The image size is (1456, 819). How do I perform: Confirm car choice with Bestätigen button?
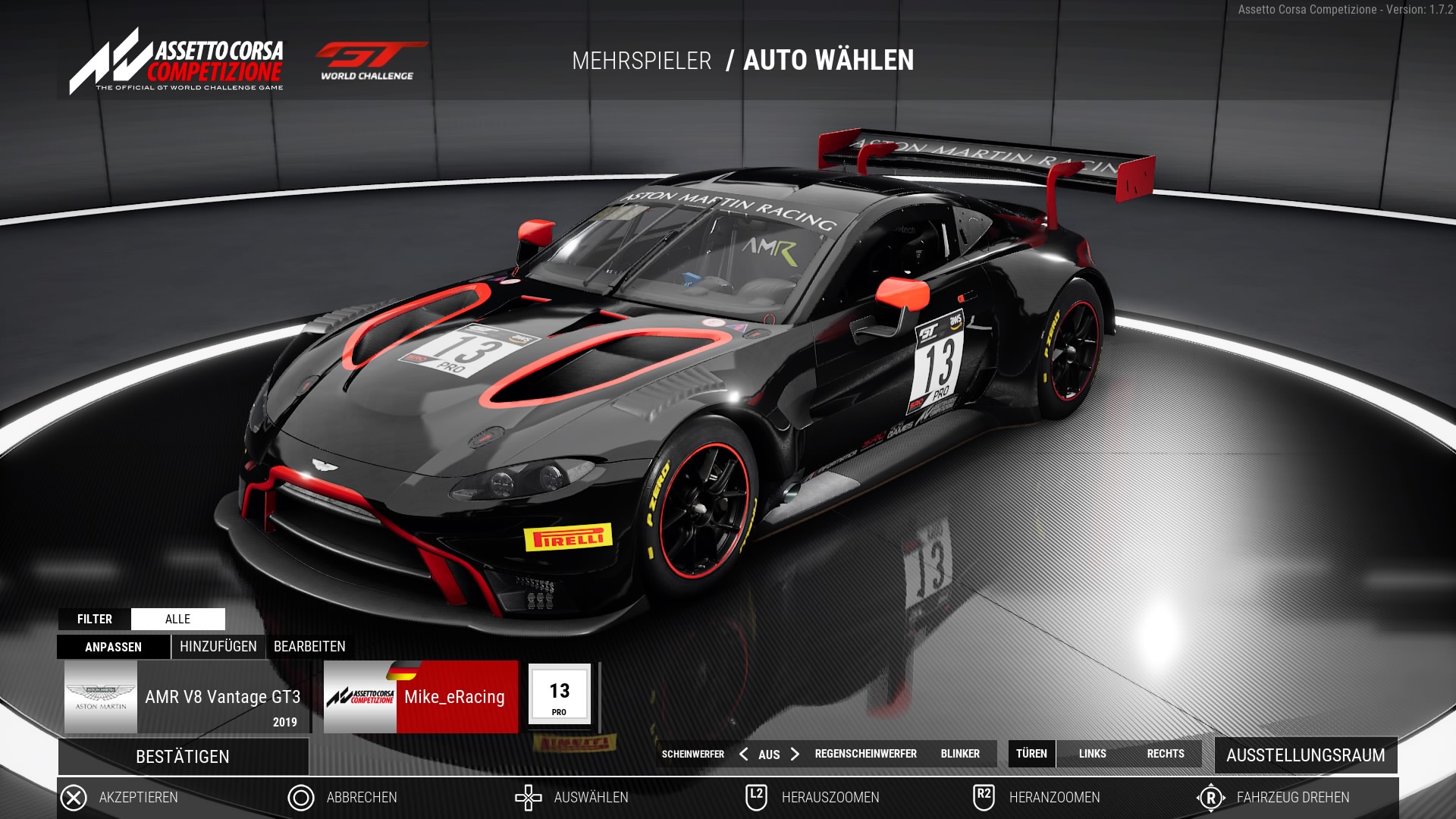183,757
